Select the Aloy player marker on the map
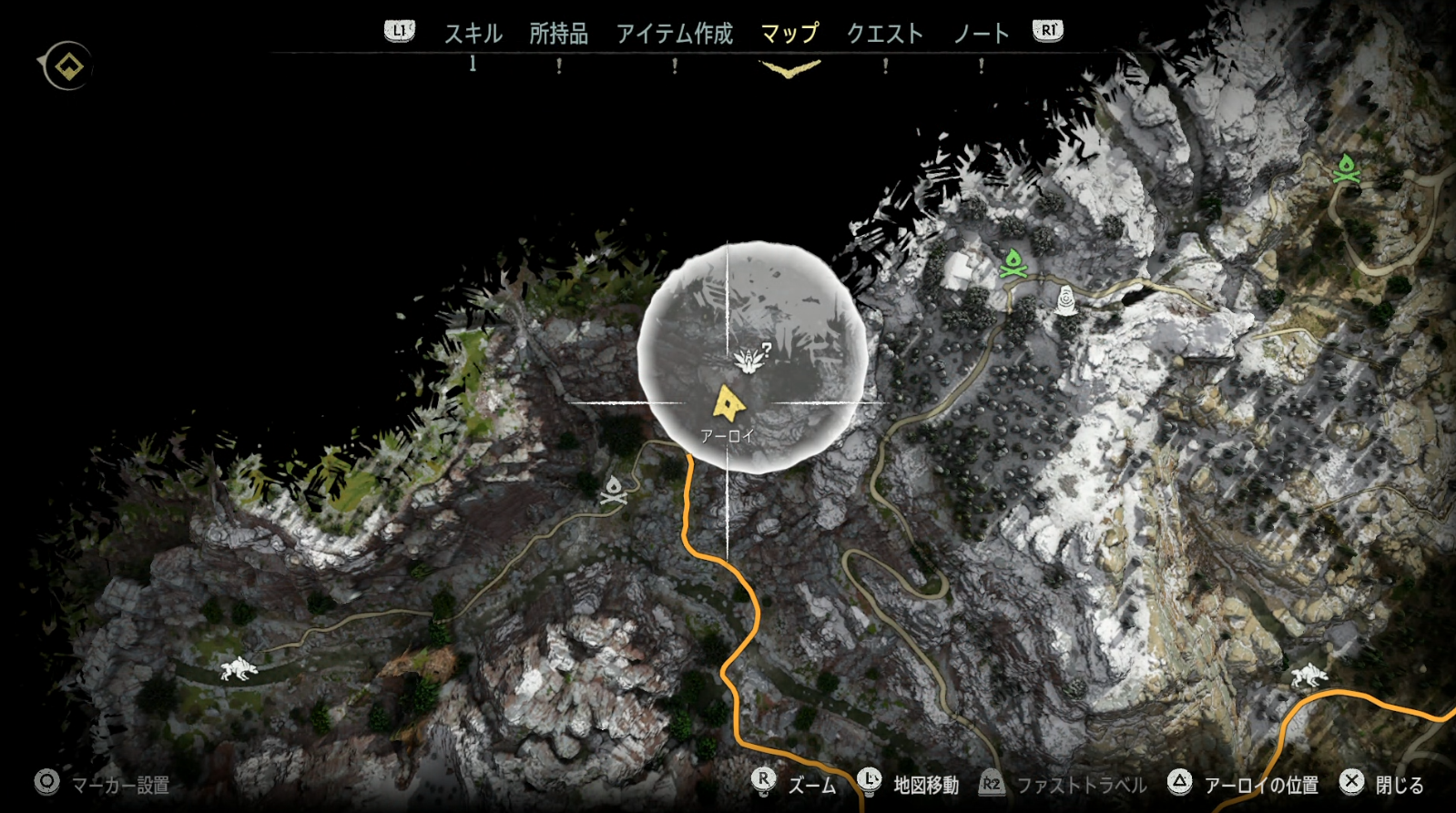 pos(728,402)
